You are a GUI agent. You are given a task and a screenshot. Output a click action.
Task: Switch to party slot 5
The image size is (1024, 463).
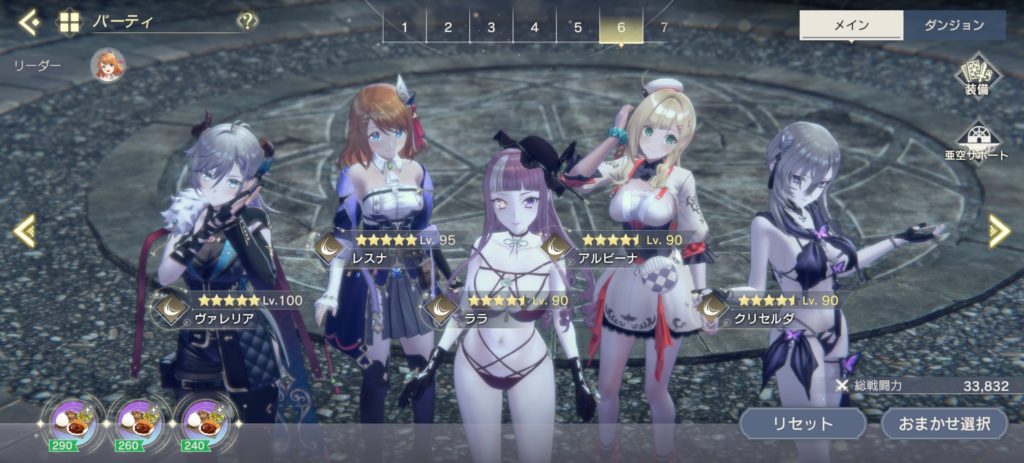click(x=577, y=27)
